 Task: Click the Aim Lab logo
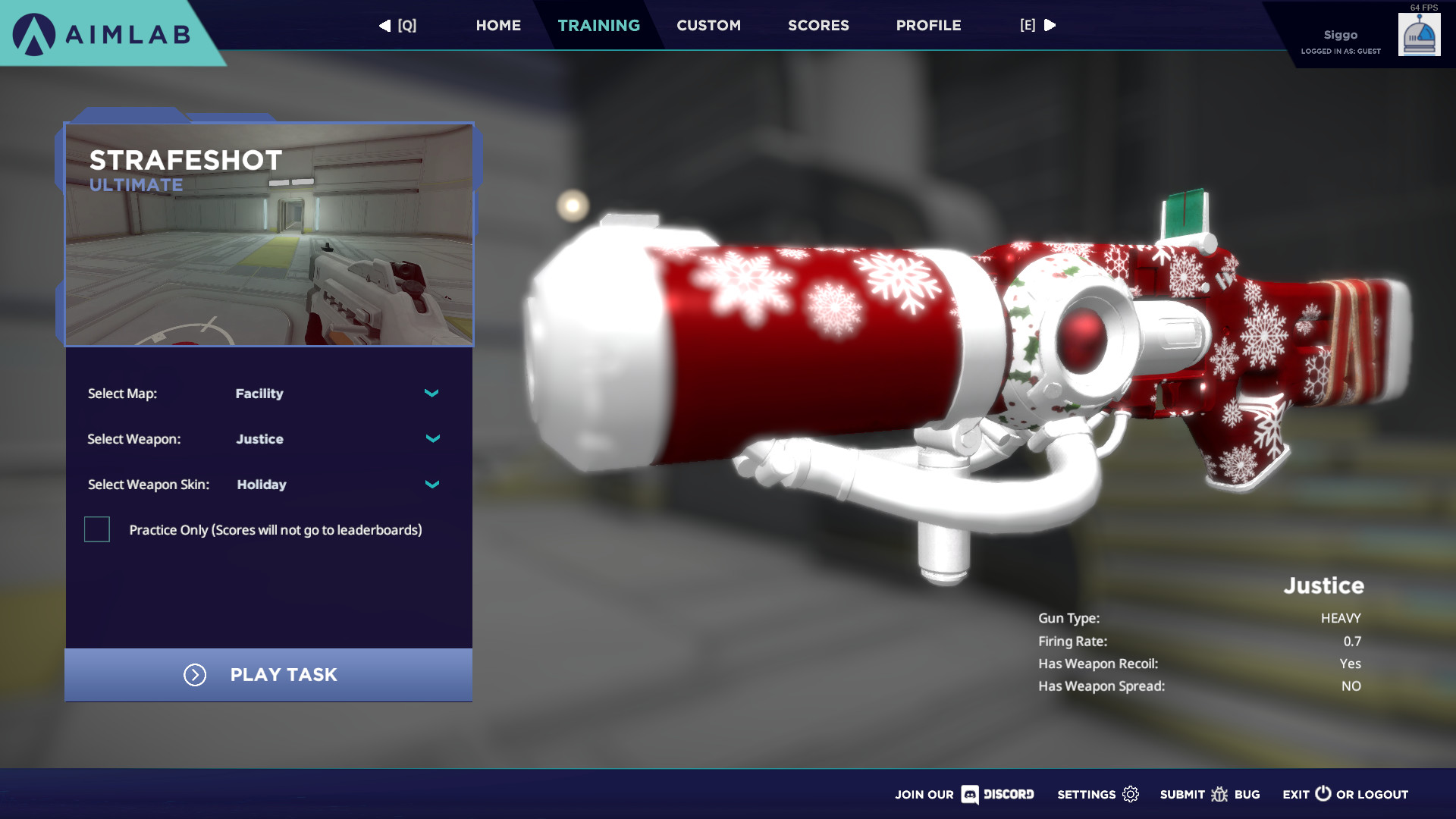[99, 33]
